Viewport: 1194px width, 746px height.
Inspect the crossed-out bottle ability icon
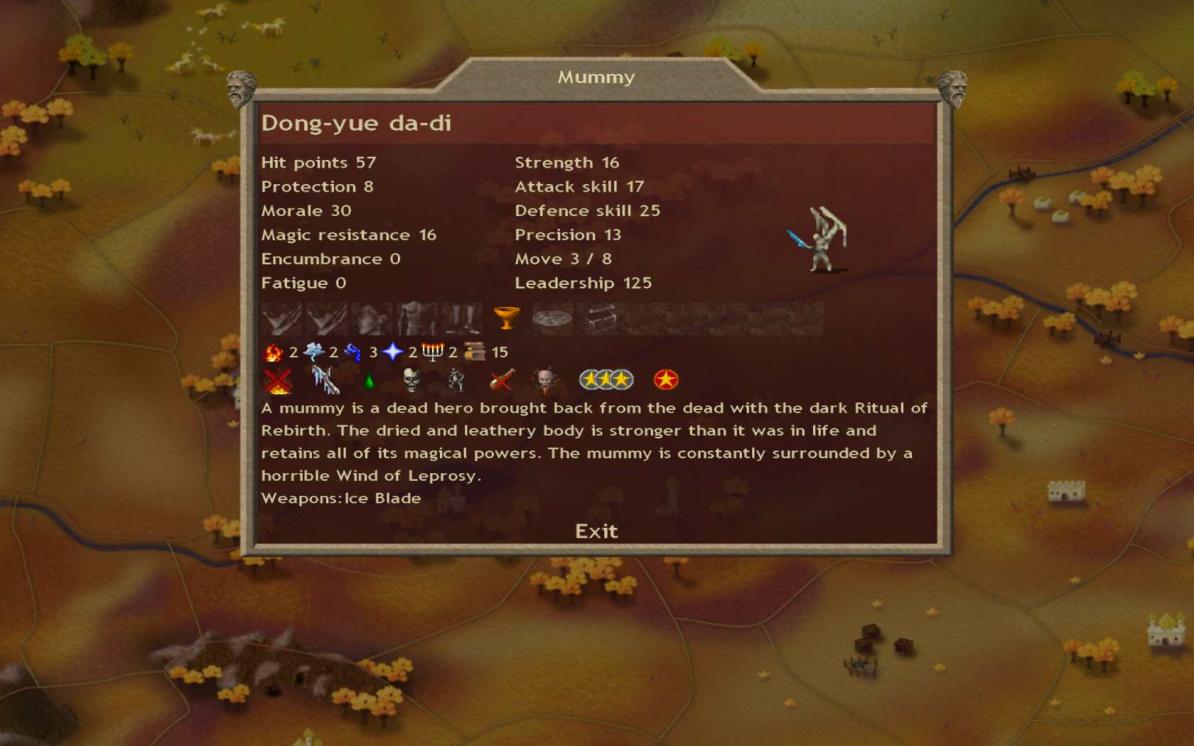[x=502, y=380]
